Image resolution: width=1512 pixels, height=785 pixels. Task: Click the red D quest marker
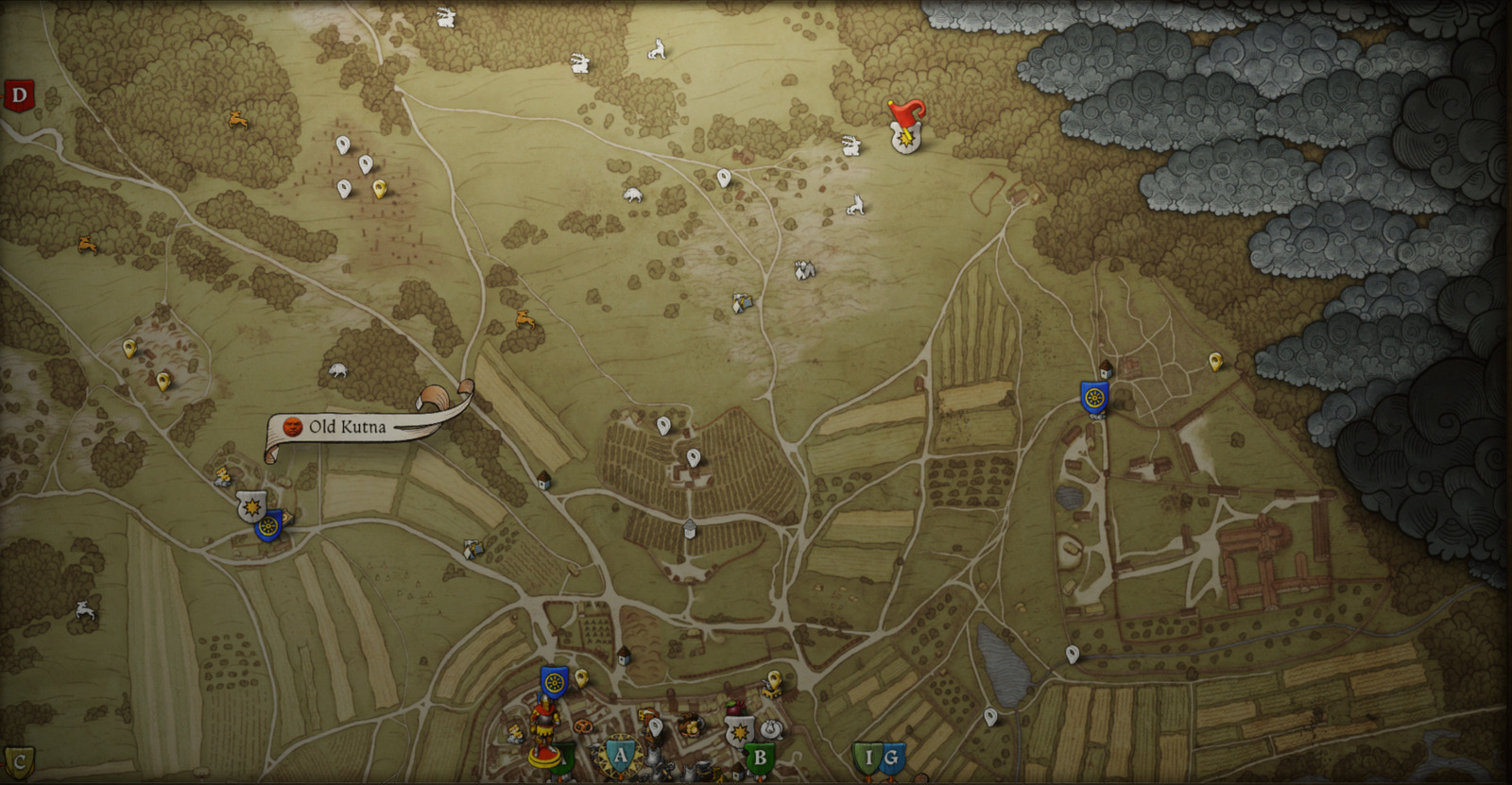pos(19,95)
